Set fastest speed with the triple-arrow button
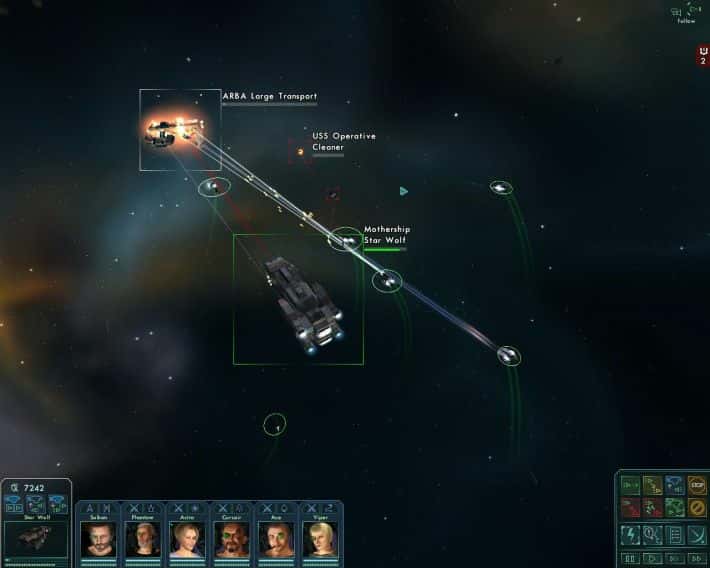 [x=697, y=558]
